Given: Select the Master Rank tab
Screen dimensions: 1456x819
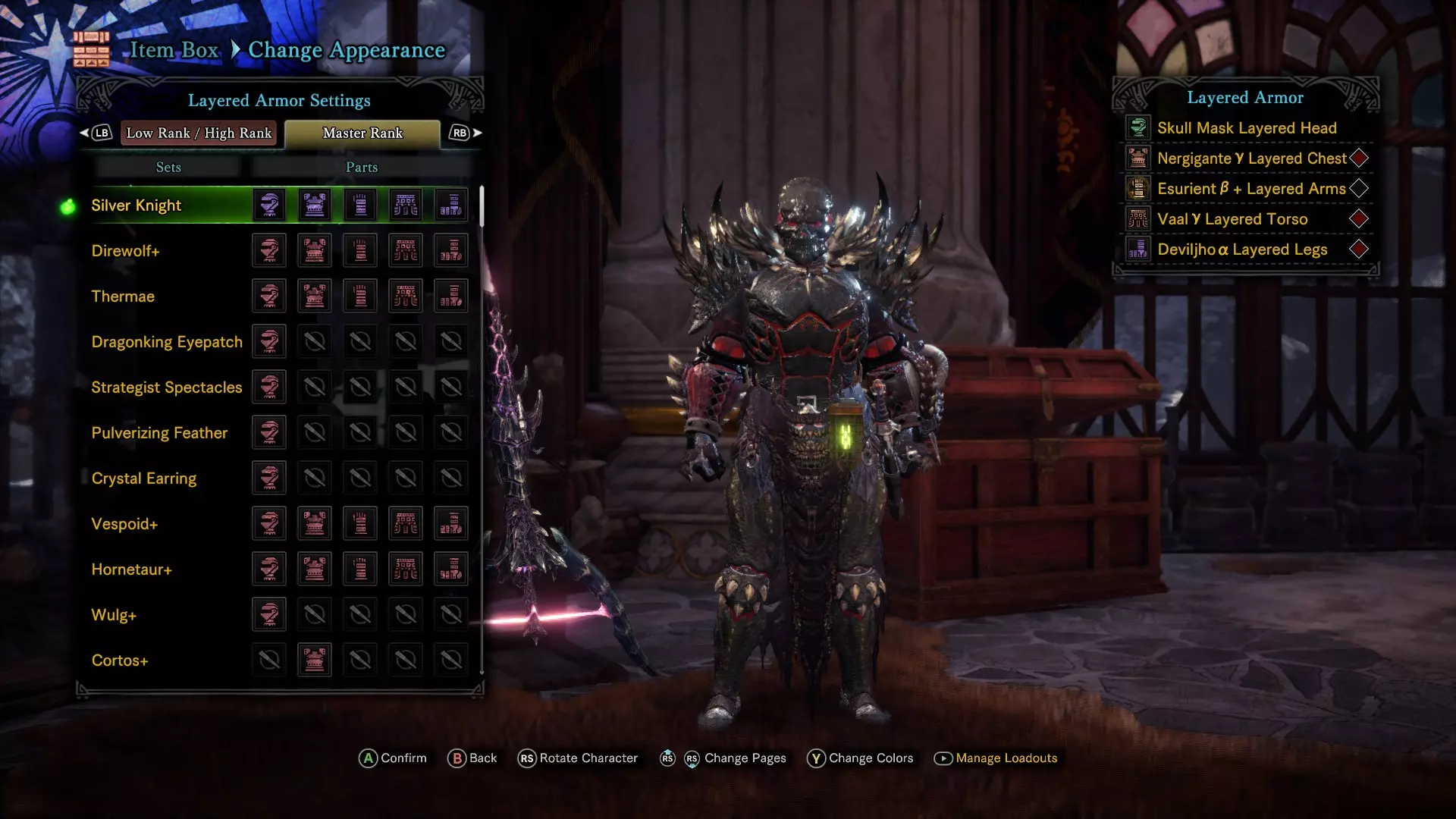Looking at the screenshot, I should pos(362,133).
